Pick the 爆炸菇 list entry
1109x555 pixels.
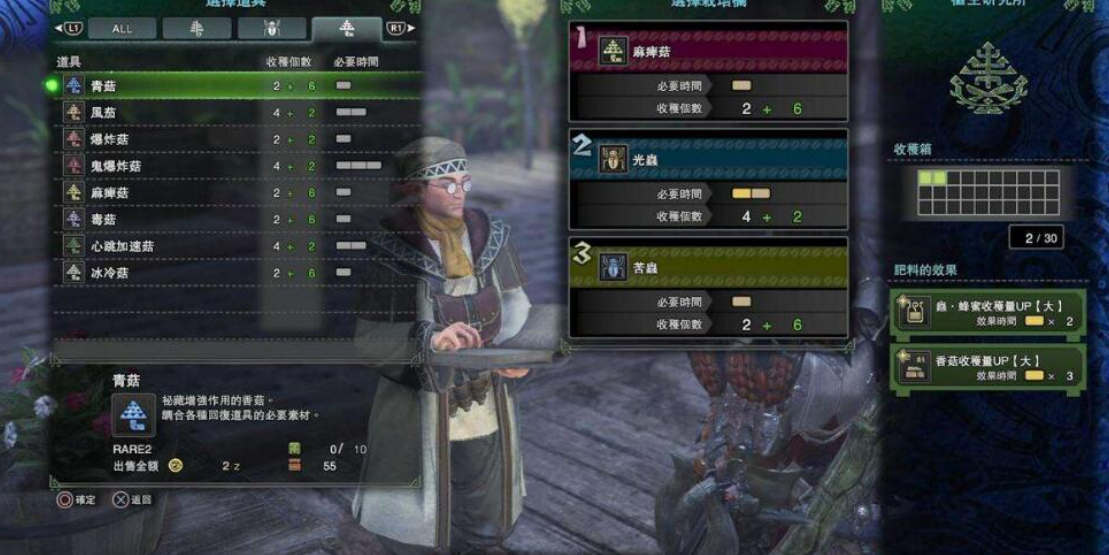(235, 139)
